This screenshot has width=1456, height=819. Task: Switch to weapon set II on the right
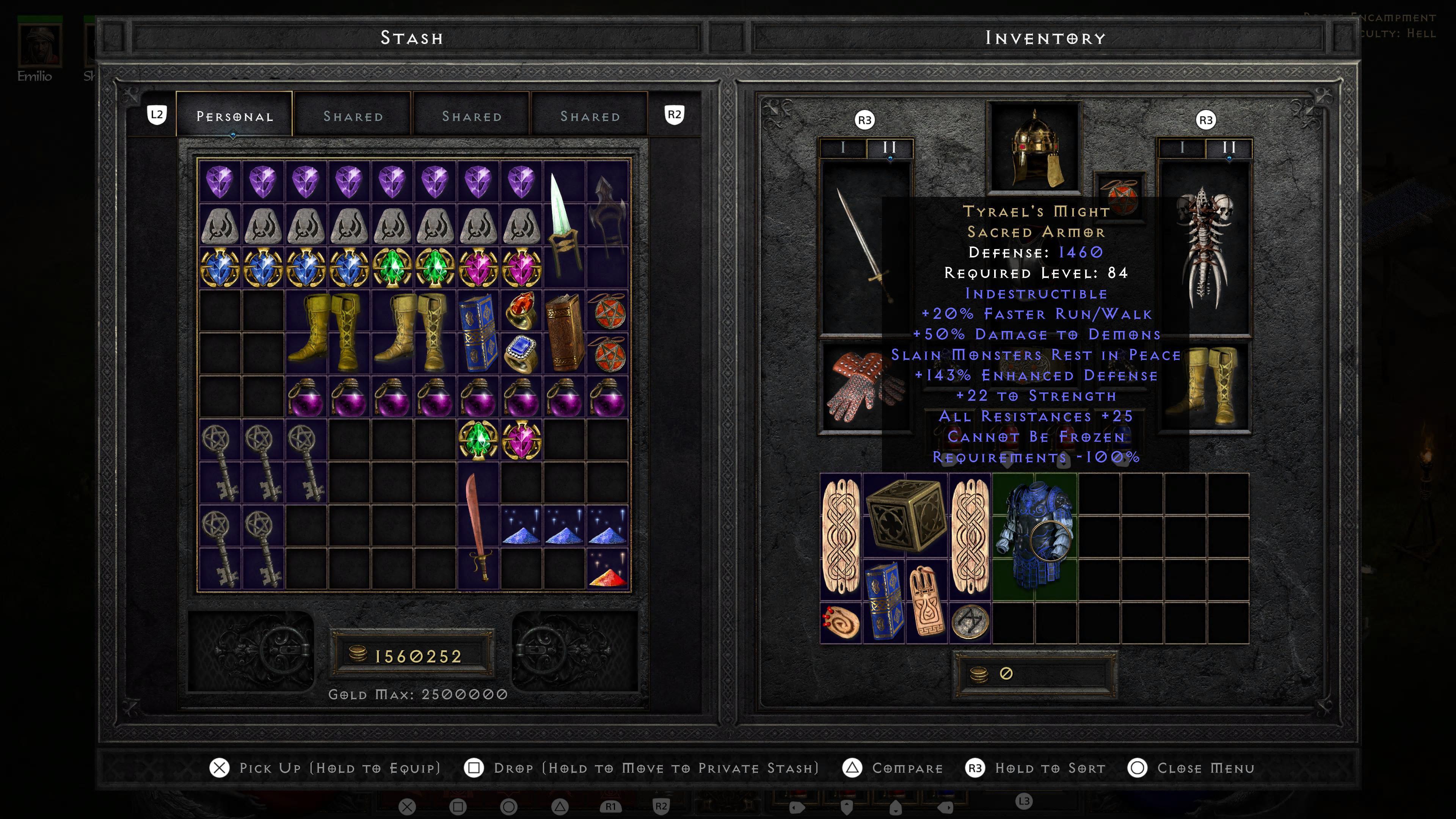coord(1229,149)
